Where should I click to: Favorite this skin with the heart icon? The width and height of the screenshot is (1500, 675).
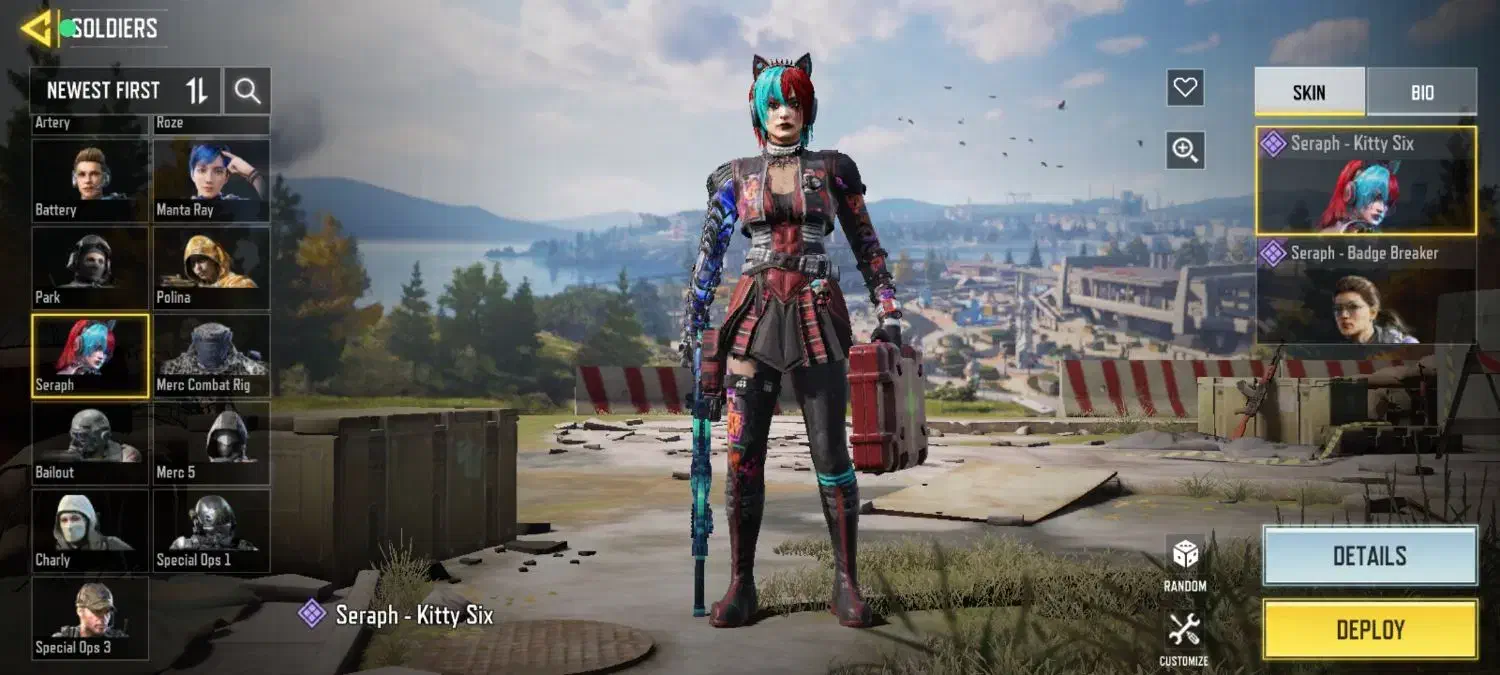point(1185,88)
